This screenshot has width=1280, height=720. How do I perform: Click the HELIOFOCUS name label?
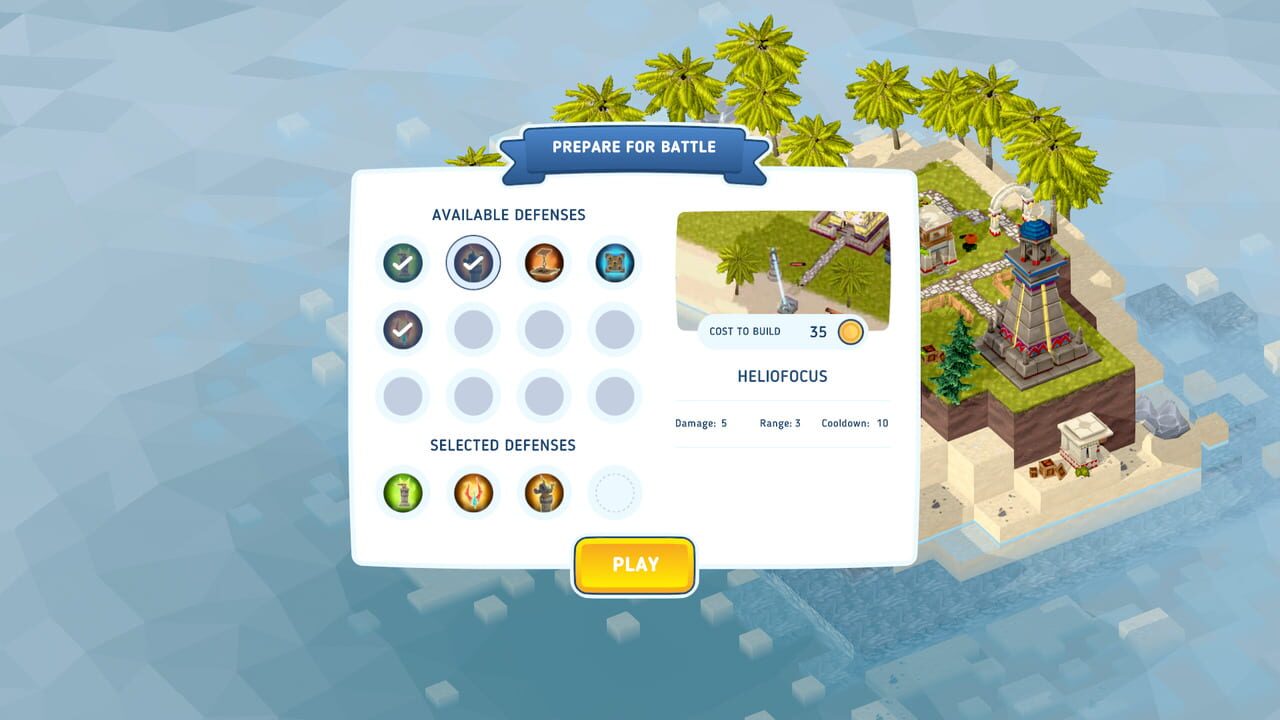(x=782, y=376)
